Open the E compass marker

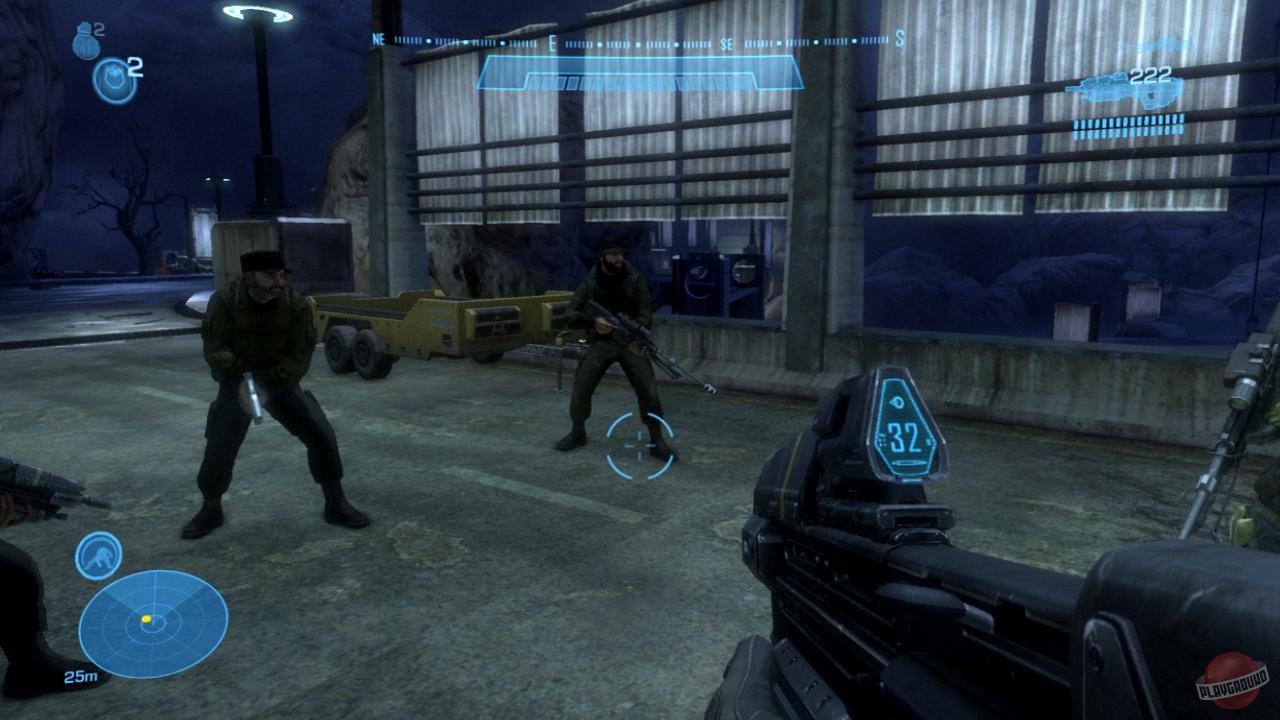[x=551, y=44]
